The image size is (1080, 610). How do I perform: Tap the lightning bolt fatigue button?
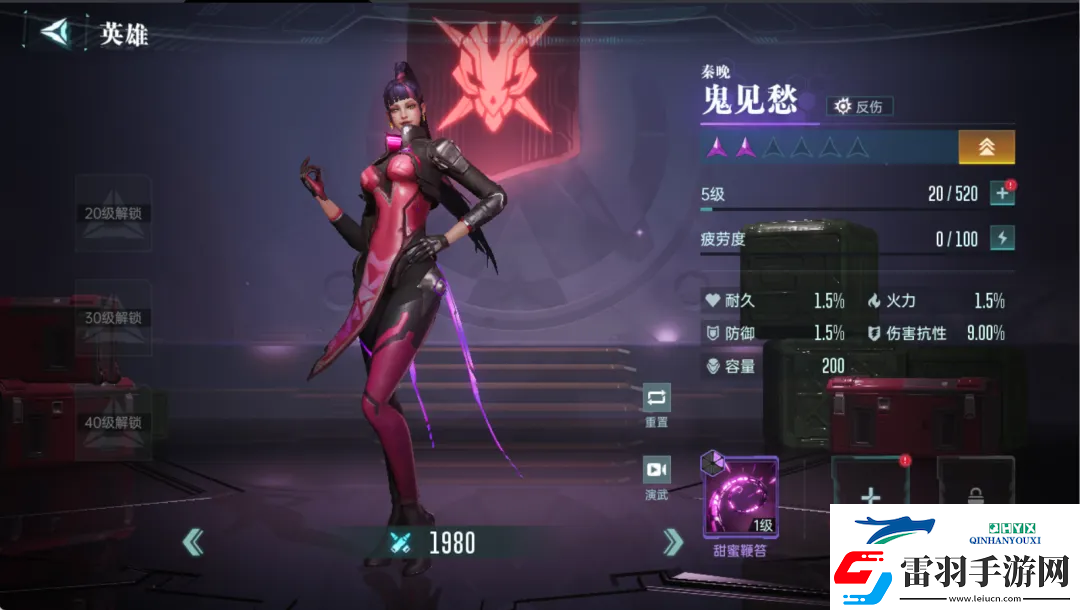click(x=1002, y=238)
